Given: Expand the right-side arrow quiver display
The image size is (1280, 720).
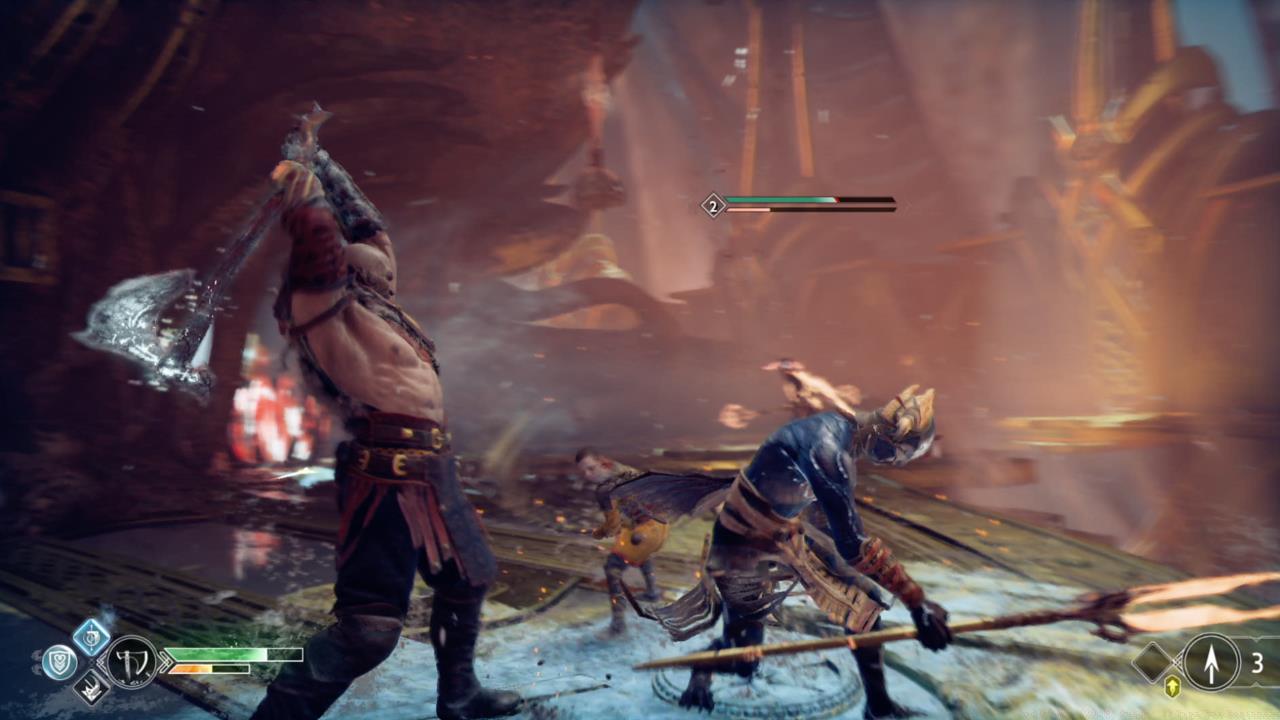Looking at the screenshot, I should (x=1210, y=662).
